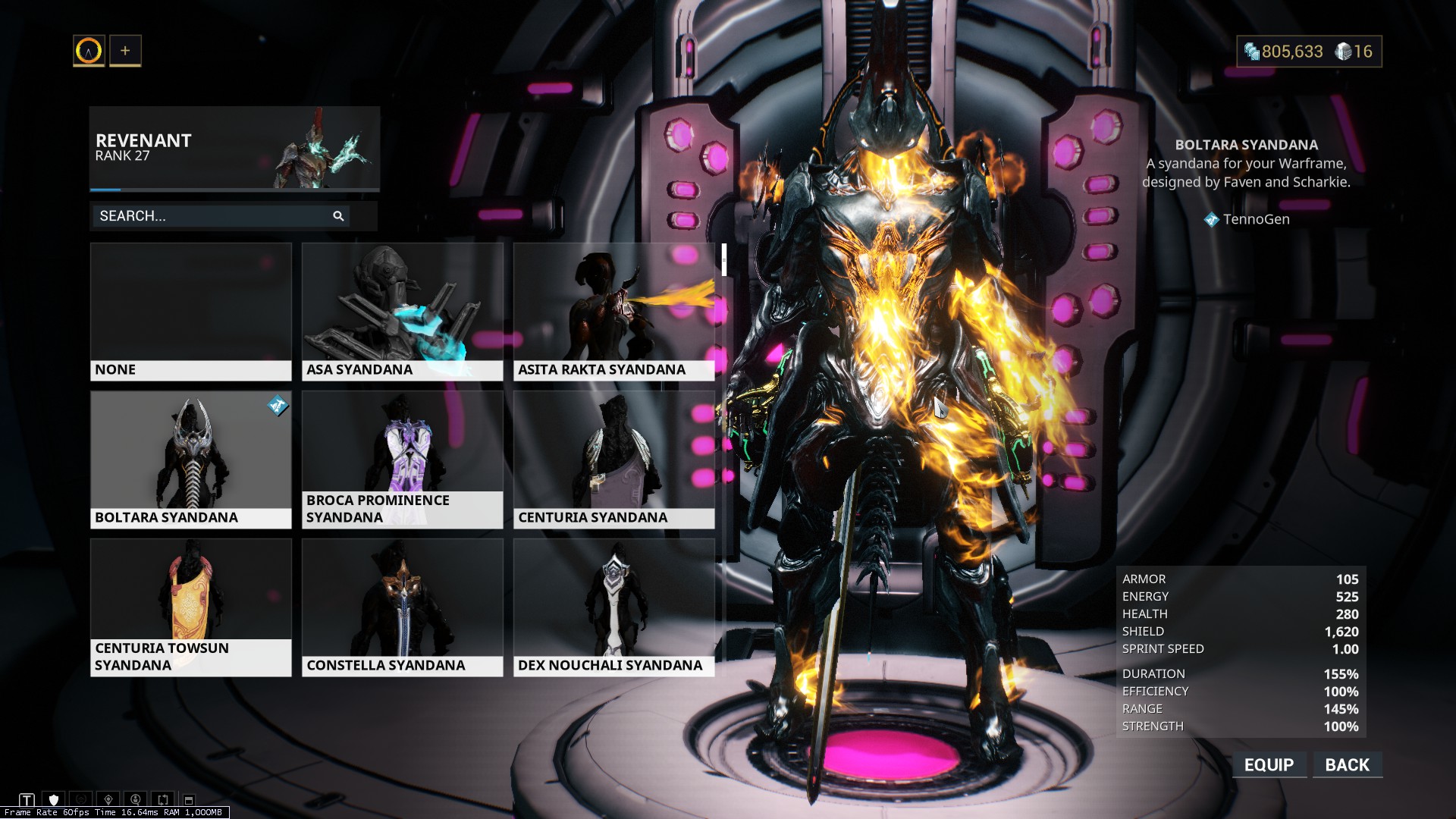Open the plus button beside the profile icon
The height and width of the screenshot is (819, 1456).
[125, 51]
